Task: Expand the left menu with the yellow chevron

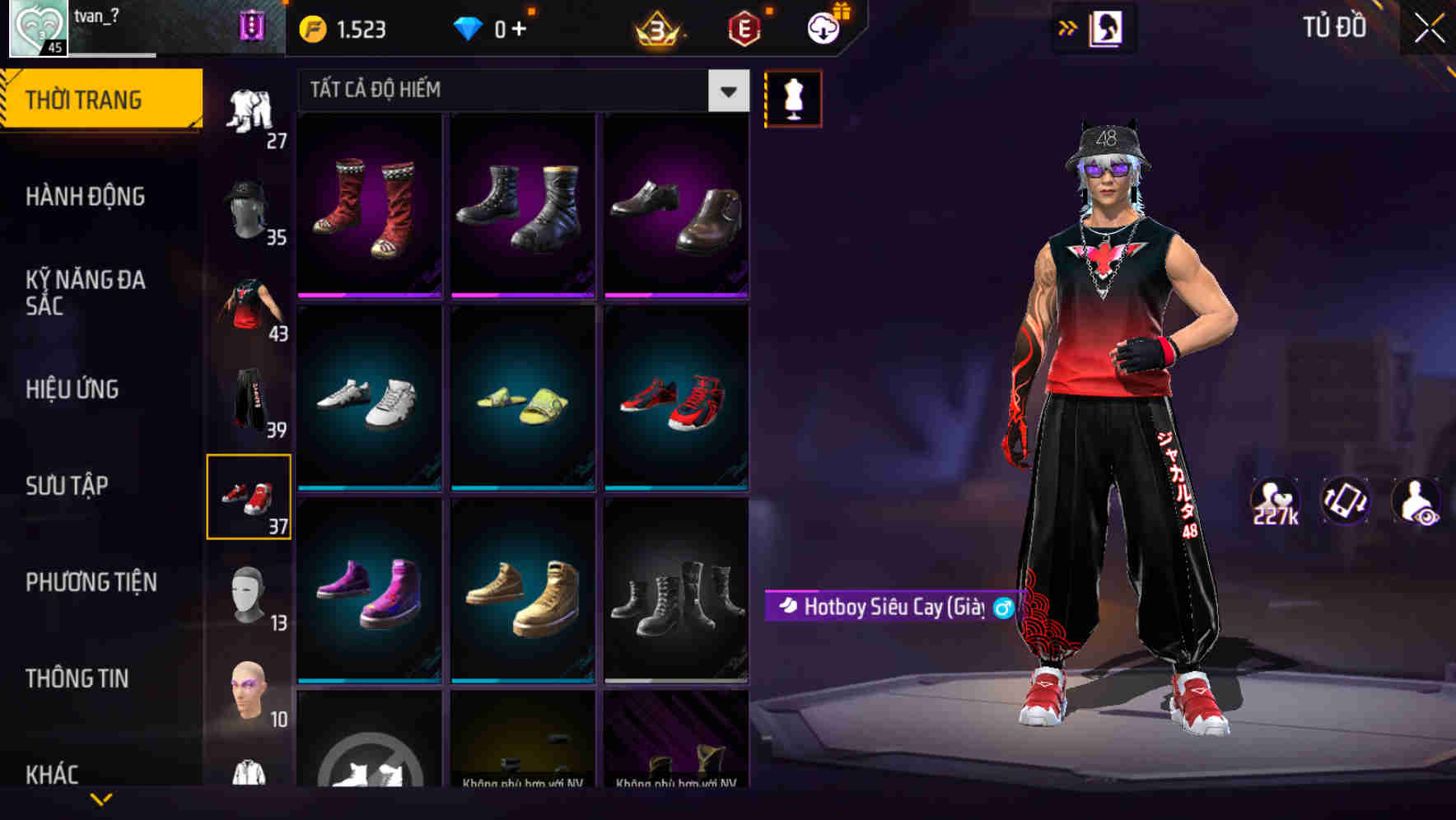Action: (x=101, y=799)
